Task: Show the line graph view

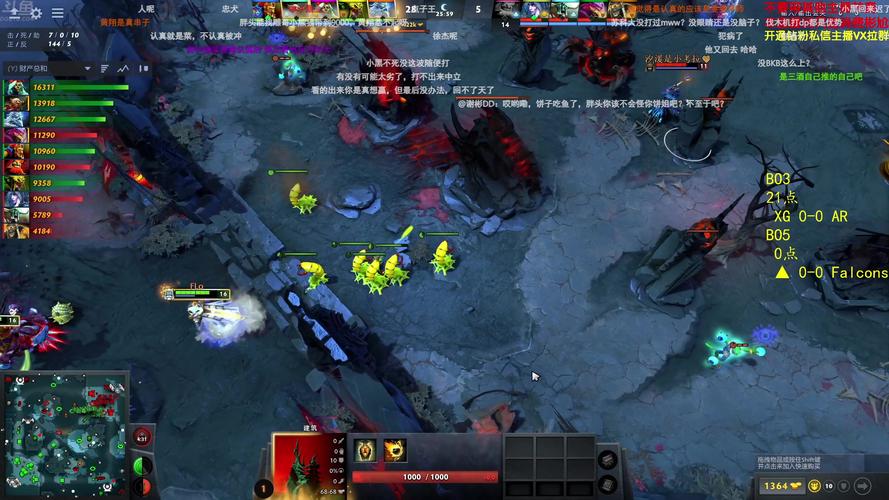Action: point(124,68)
